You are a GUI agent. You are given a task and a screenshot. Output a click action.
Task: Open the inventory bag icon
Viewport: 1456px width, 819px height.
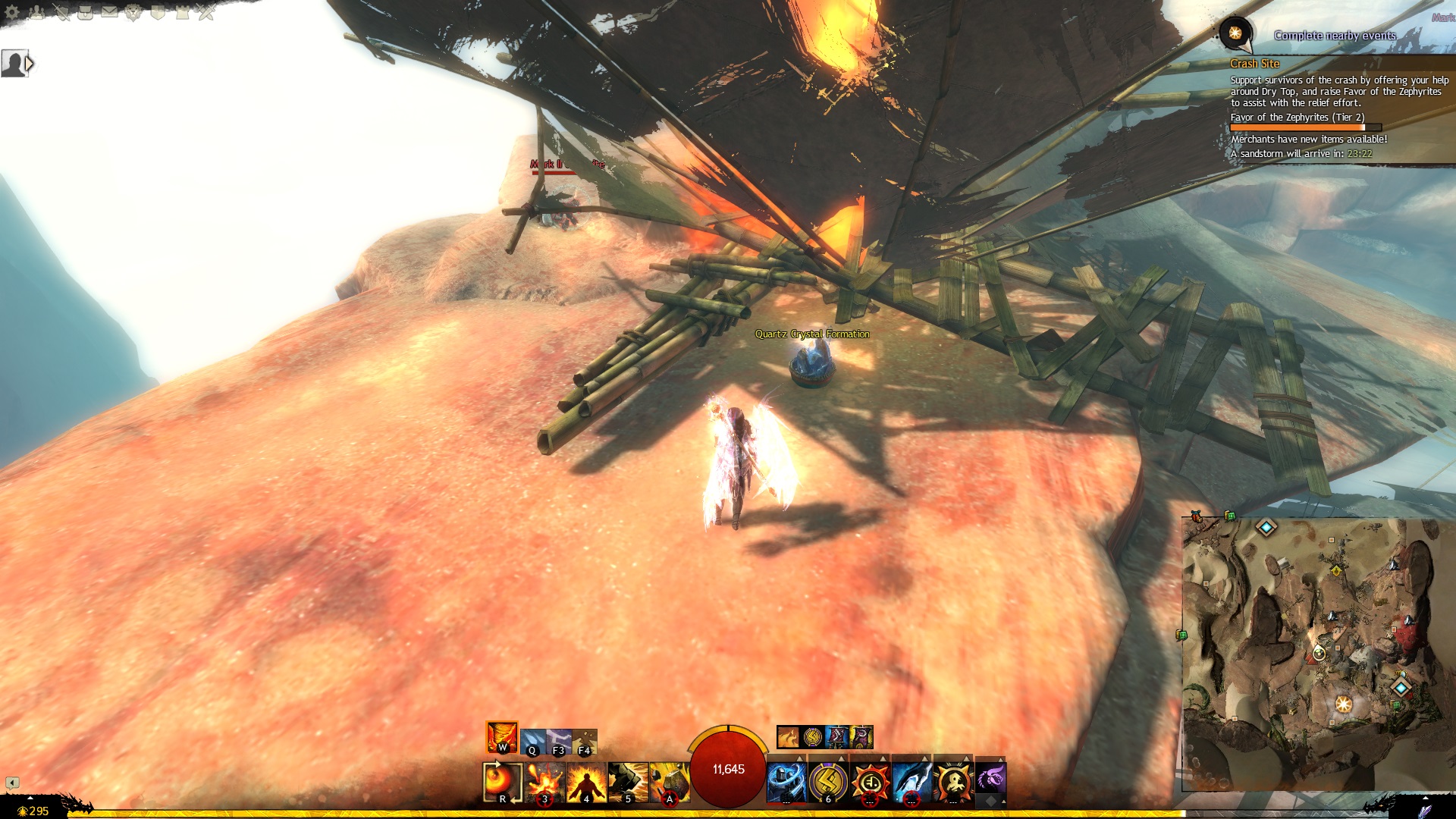(85, 12)
